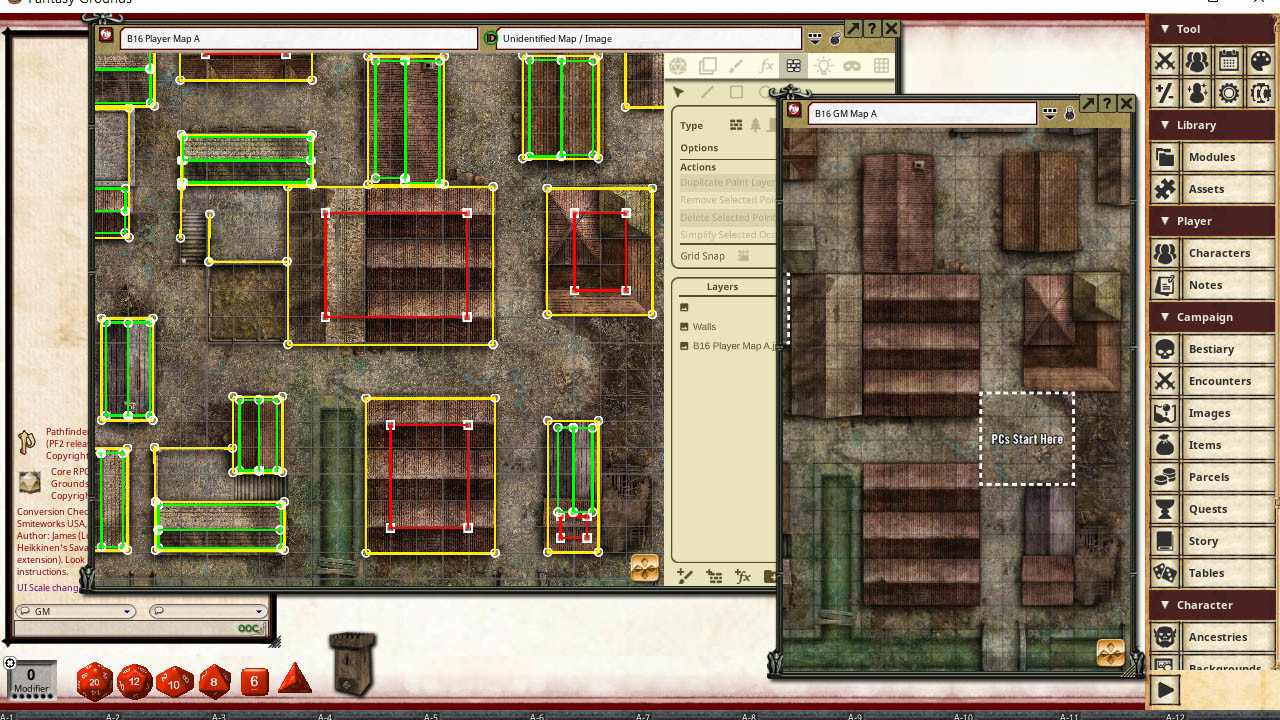This screenshot has width=1280, height=720.
Task: Open game Options via the gear icon
Action: pyautogui.click(x=1228, y=93)
